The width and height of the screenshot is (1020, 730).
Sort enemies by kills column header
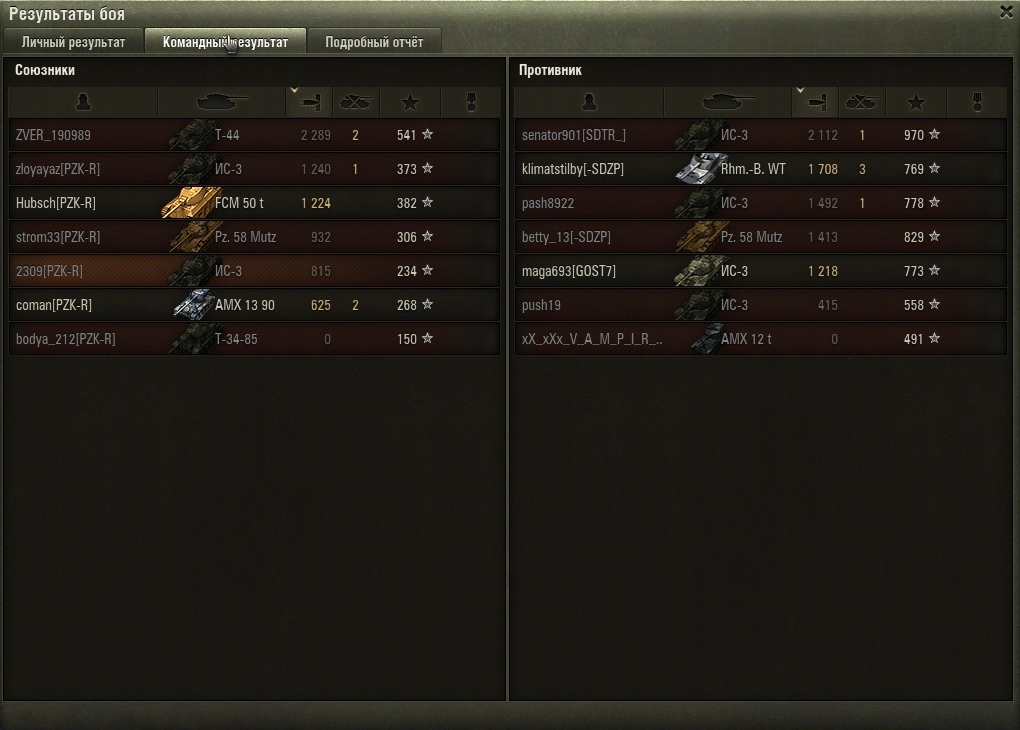[861, 102]
